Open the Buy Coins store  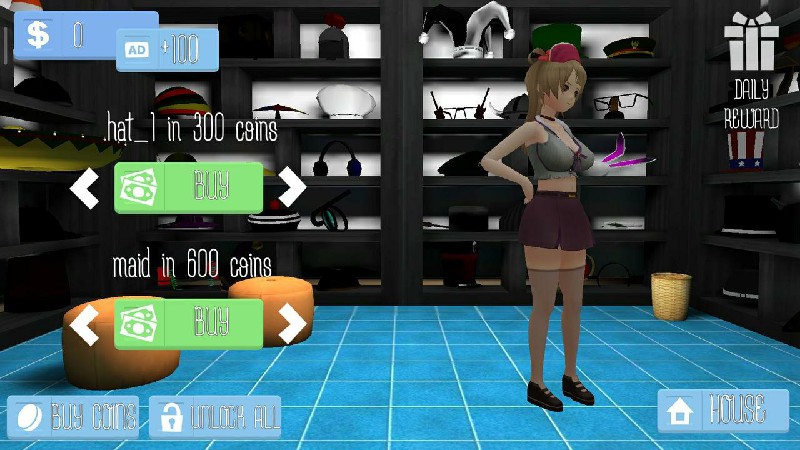click(74, 415)
